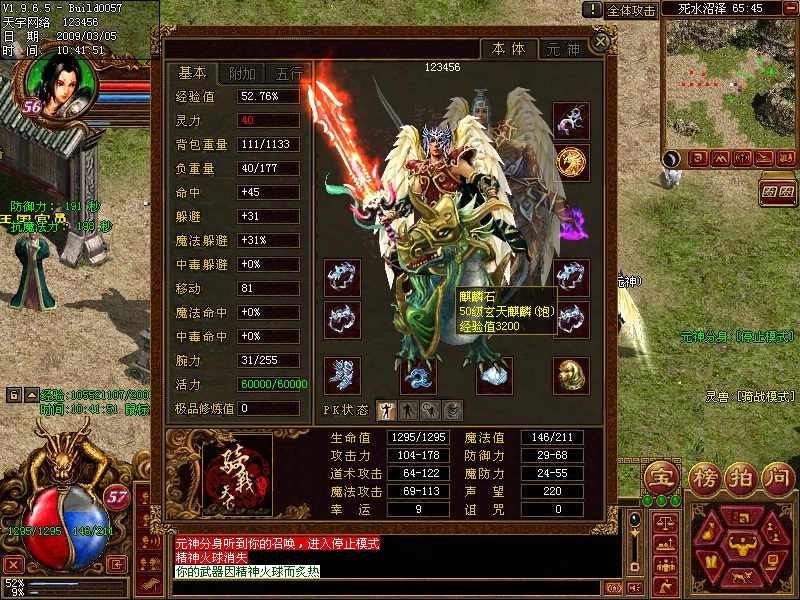Screen dimensions: 800x600
Task: Click the muscular figure character icon
Action: coord(741,545)
